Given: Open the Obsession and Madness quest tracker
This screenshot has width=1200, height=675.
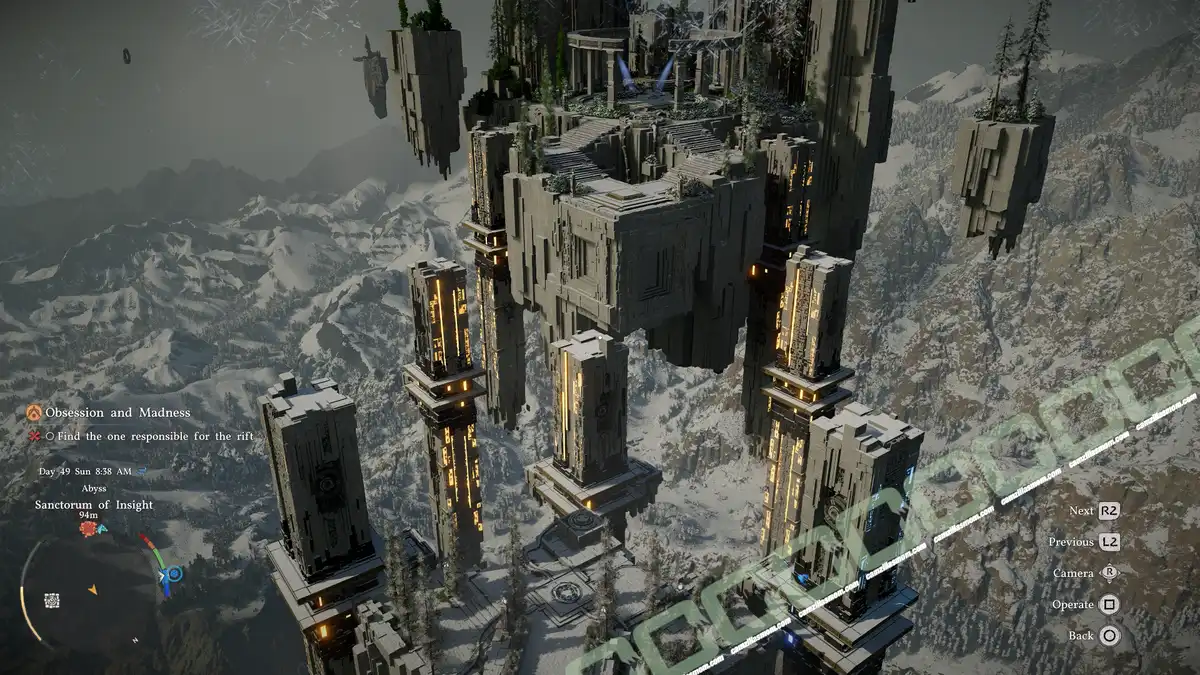Looking at the screenshot, I should [117, 412].
